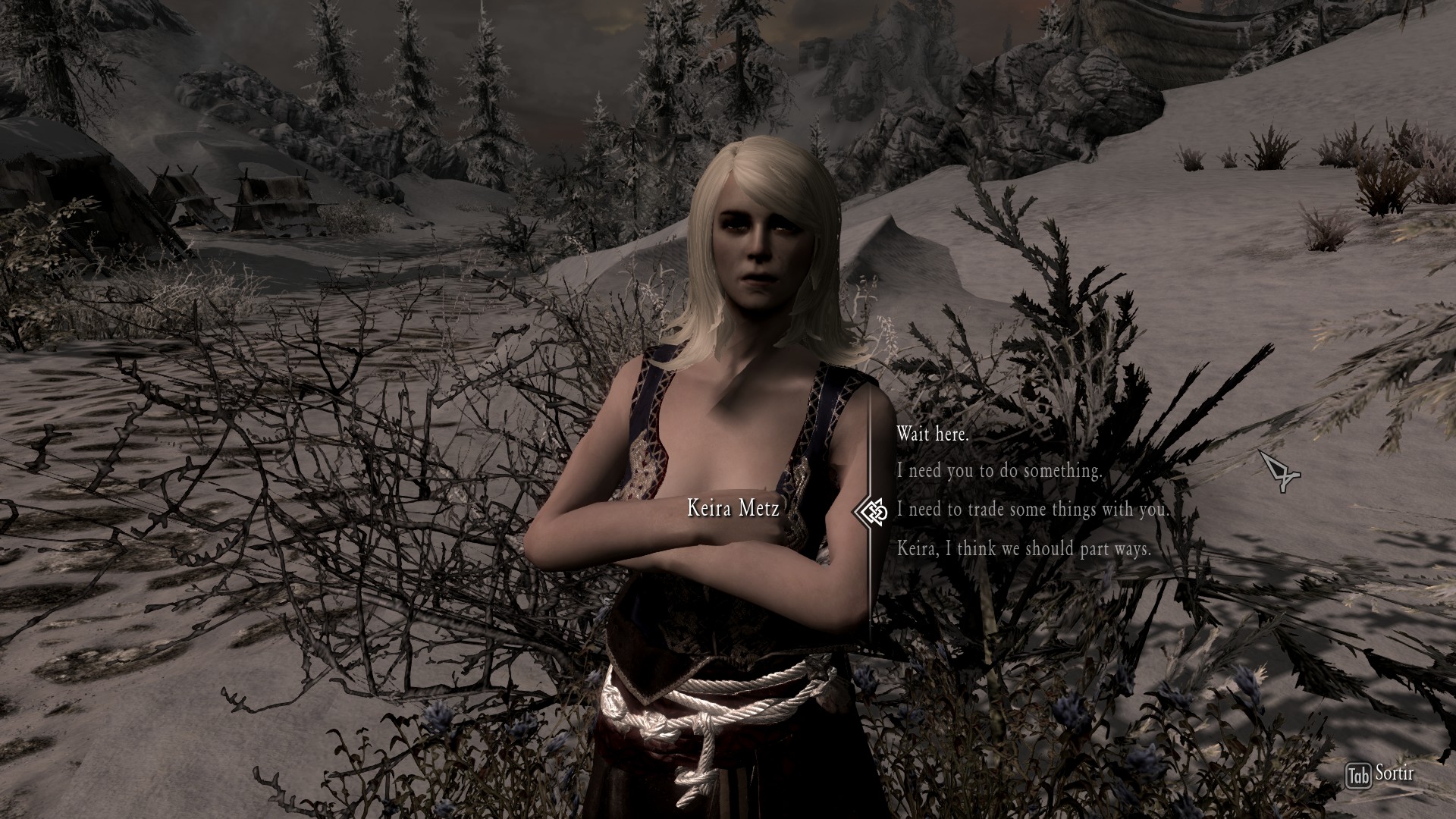Choose "Keira, I think we should part ways."
Image resolution: width=1456 pixels, height=819 pixels.
coord(1024,548)
